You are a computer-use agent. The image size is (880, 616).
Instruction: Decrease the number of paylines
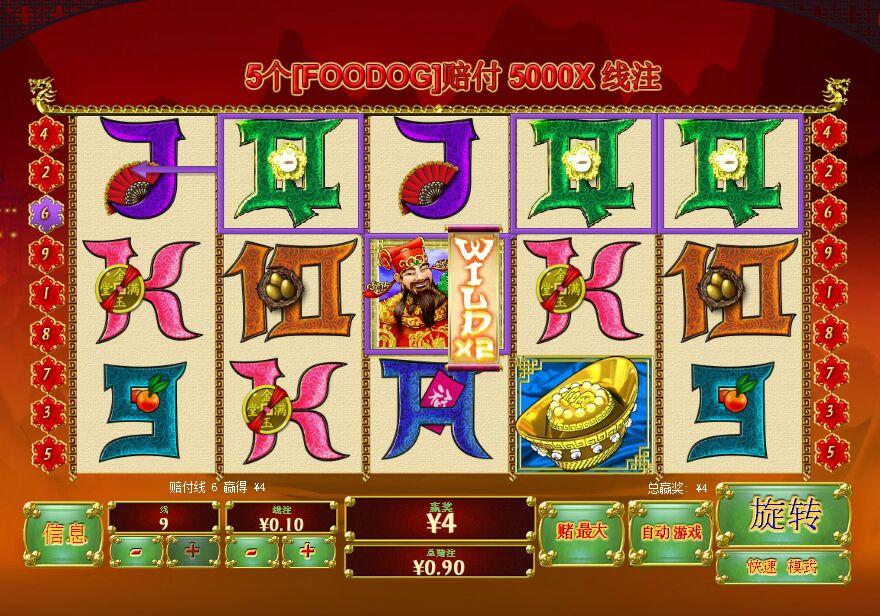pos(136,551)
